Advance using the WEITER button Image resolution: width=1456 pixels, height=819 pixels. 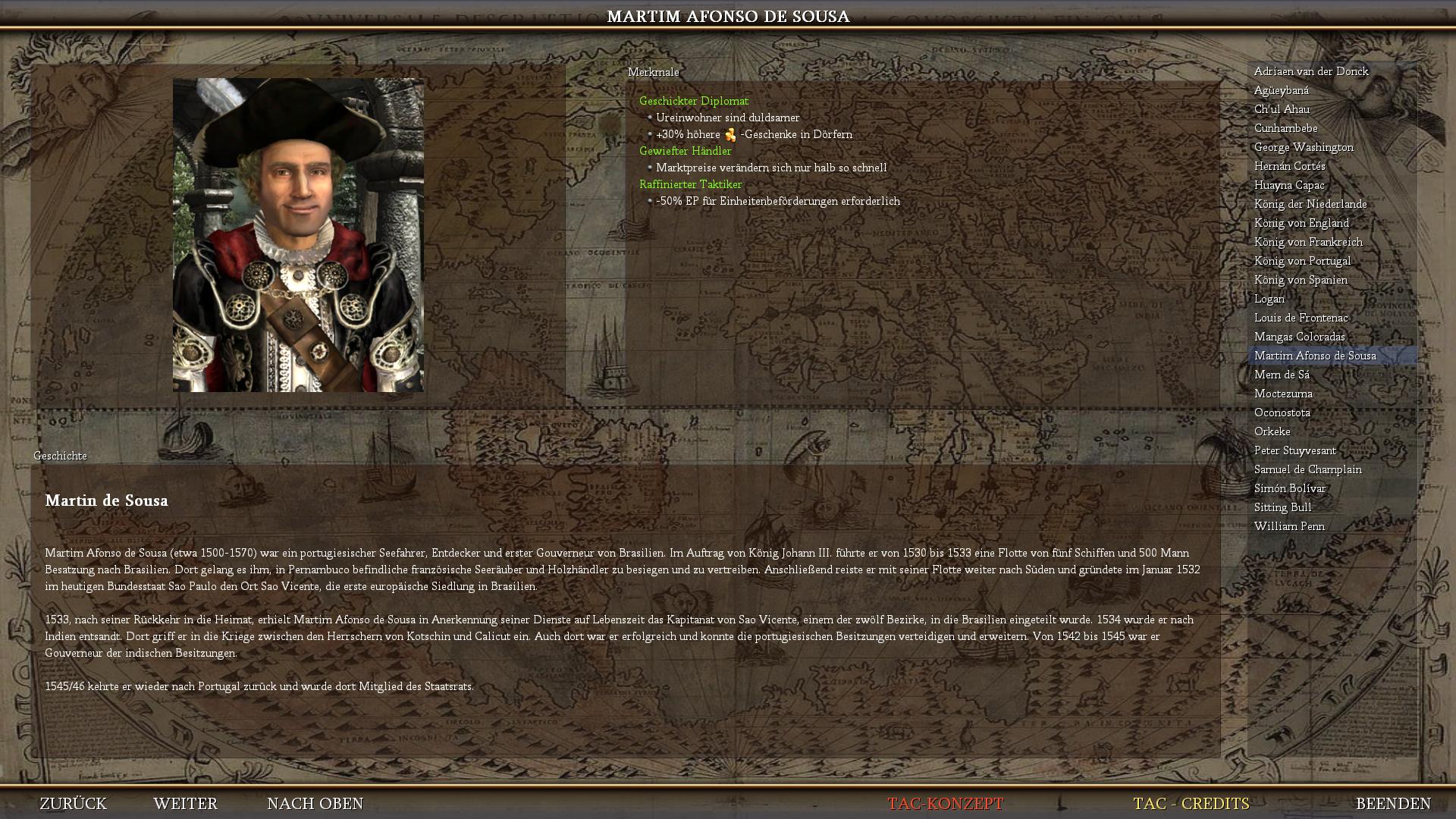(185, 803)
